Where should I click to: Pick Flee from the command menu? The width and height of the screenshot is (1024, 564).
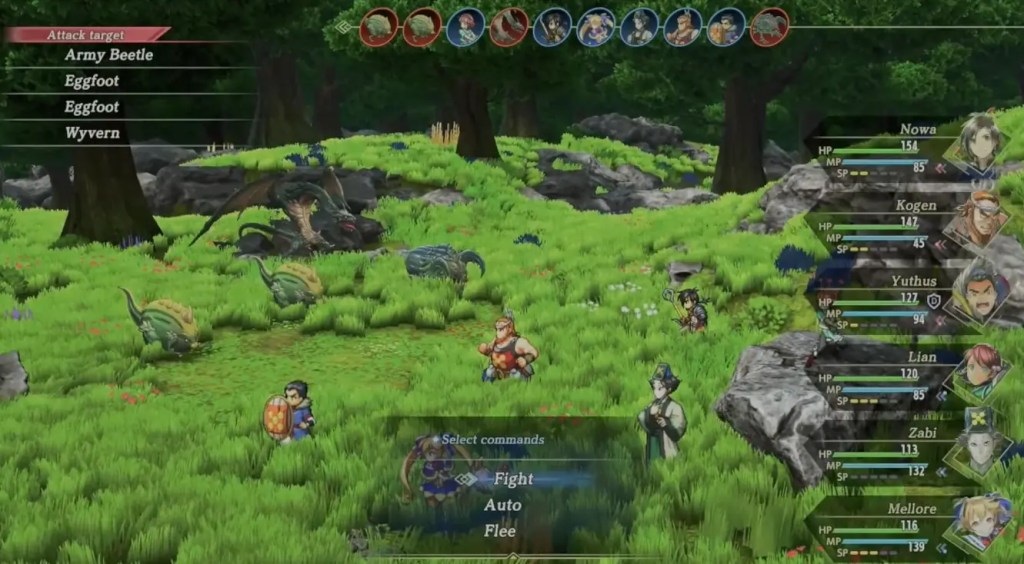click(502, 531)
